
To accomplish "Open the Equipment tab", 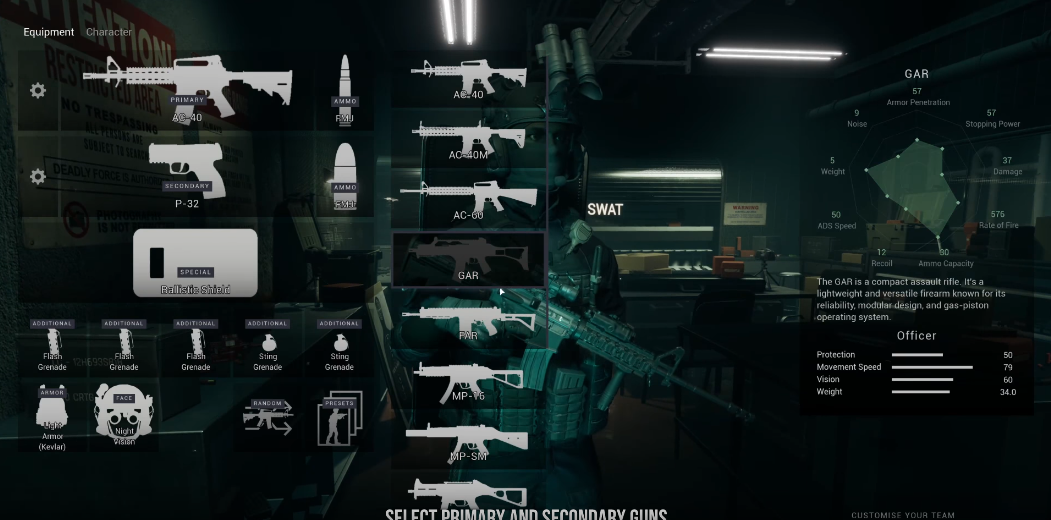I will [49, 32].
